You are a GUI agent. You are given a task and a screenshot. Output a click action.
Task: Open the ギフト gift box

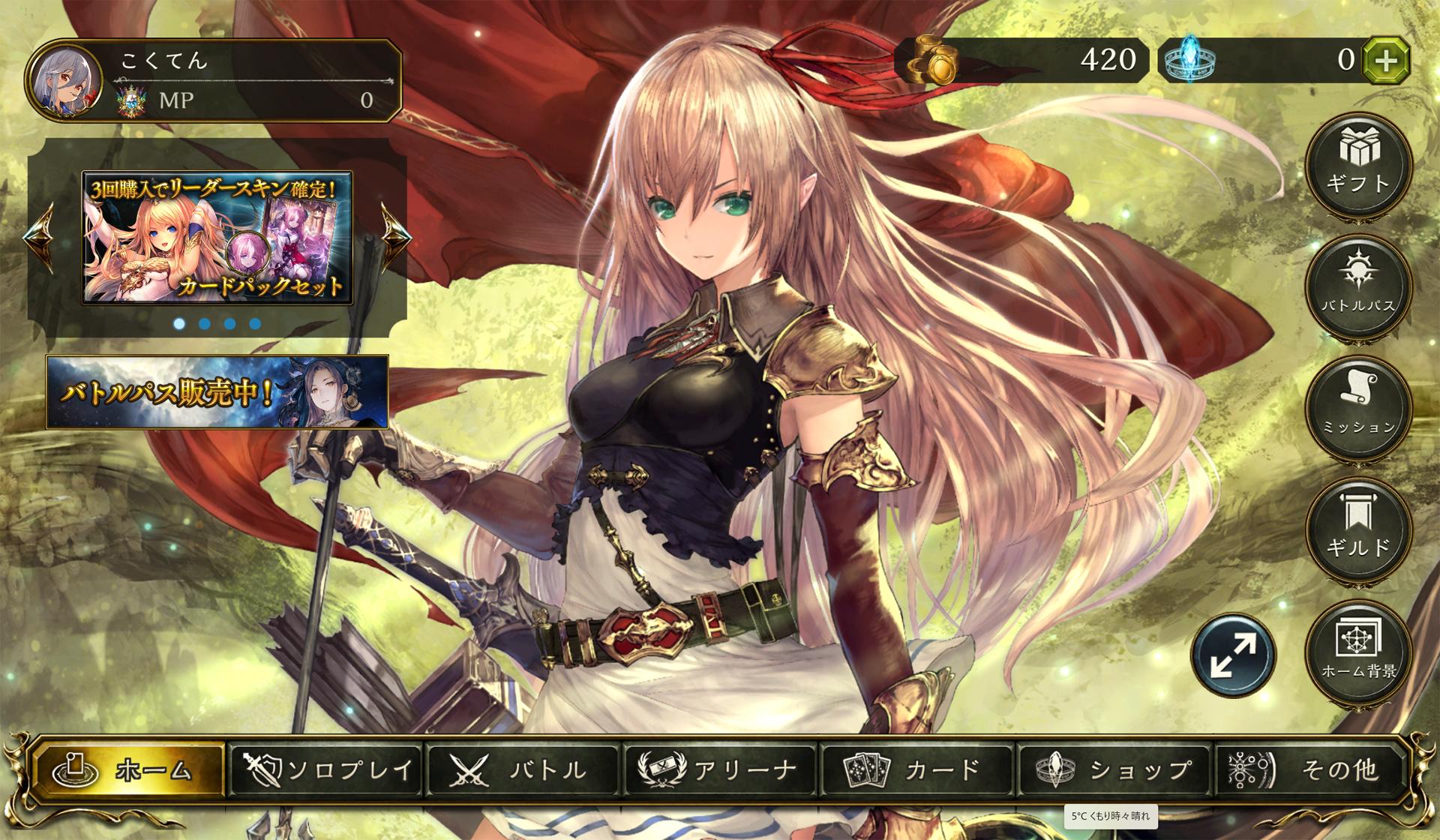(x=1358, y=164)
